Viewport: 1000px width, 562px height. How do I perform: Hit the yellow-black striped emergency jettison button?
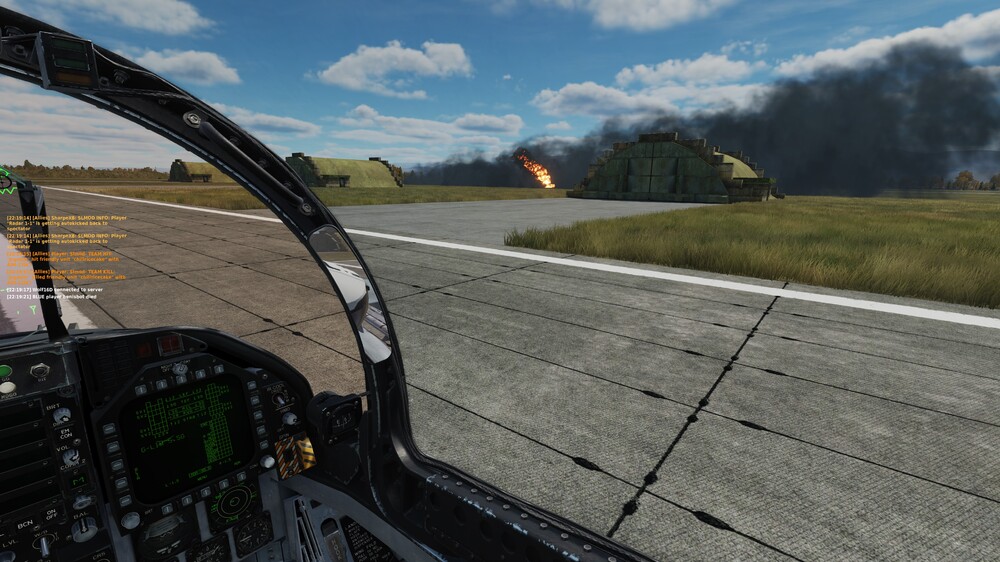coord(295,454)
